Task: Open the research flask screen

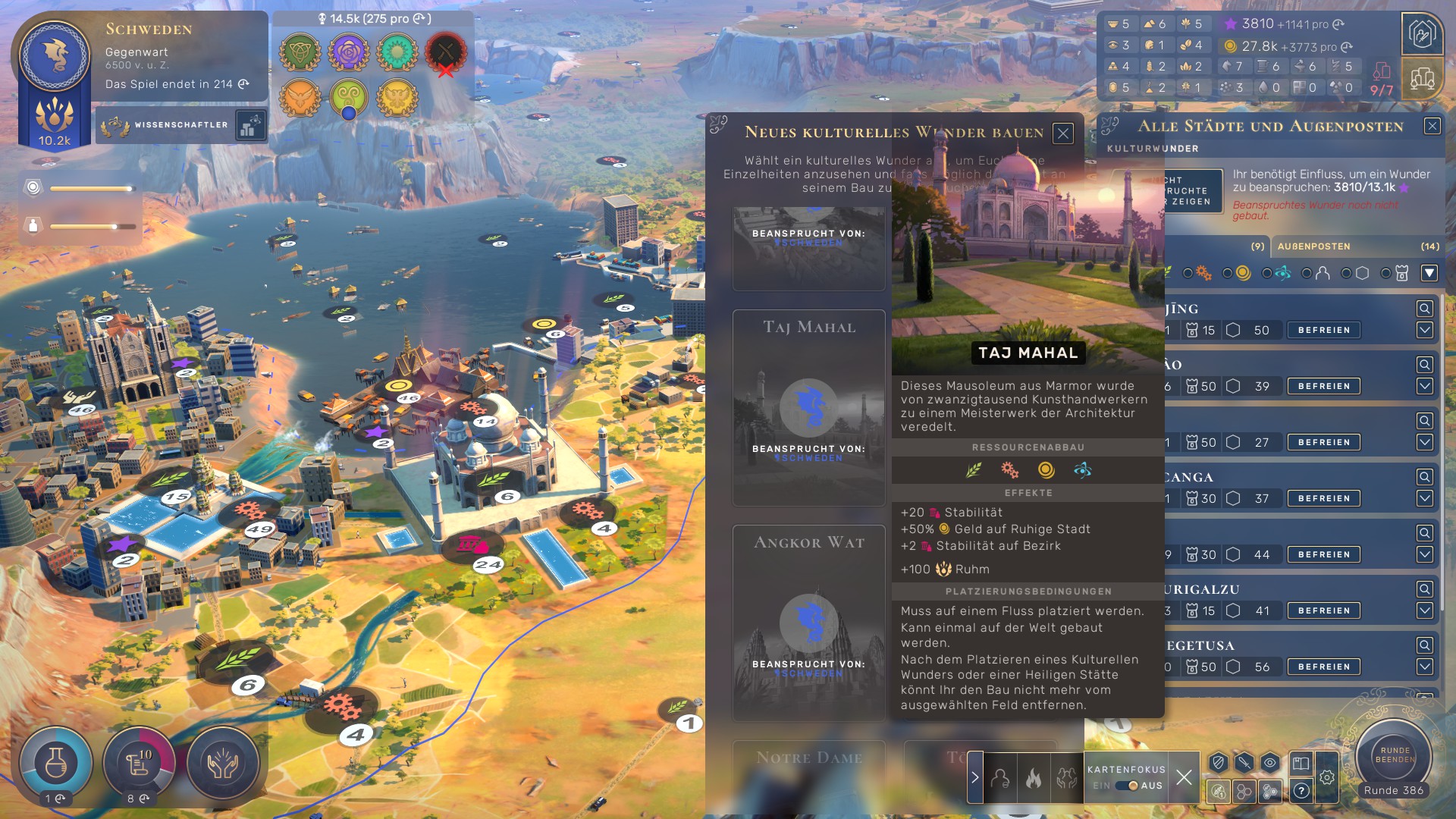Action: coord(55,762)
